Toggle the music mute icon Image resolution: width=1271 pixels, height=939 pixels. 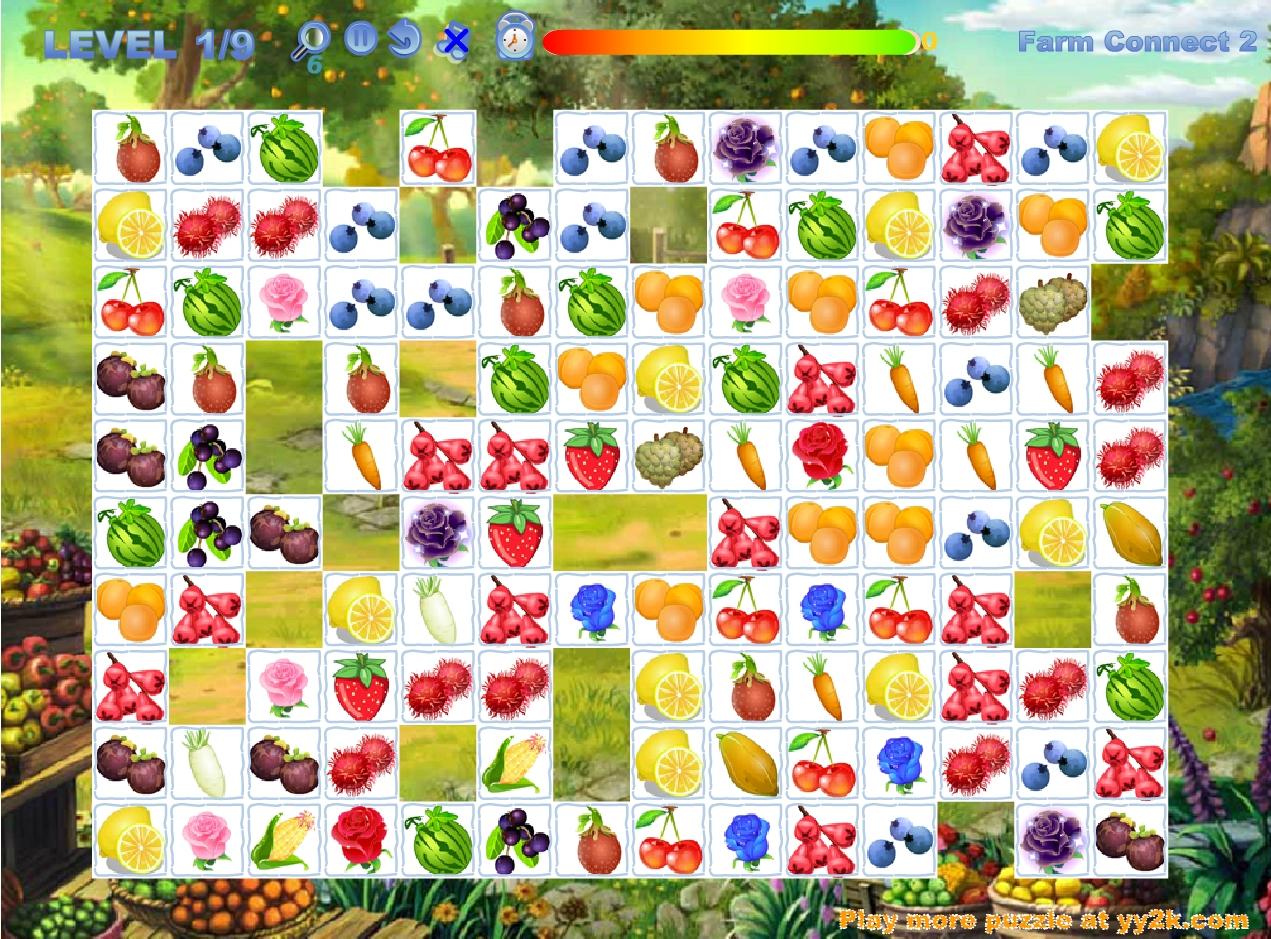454,41
